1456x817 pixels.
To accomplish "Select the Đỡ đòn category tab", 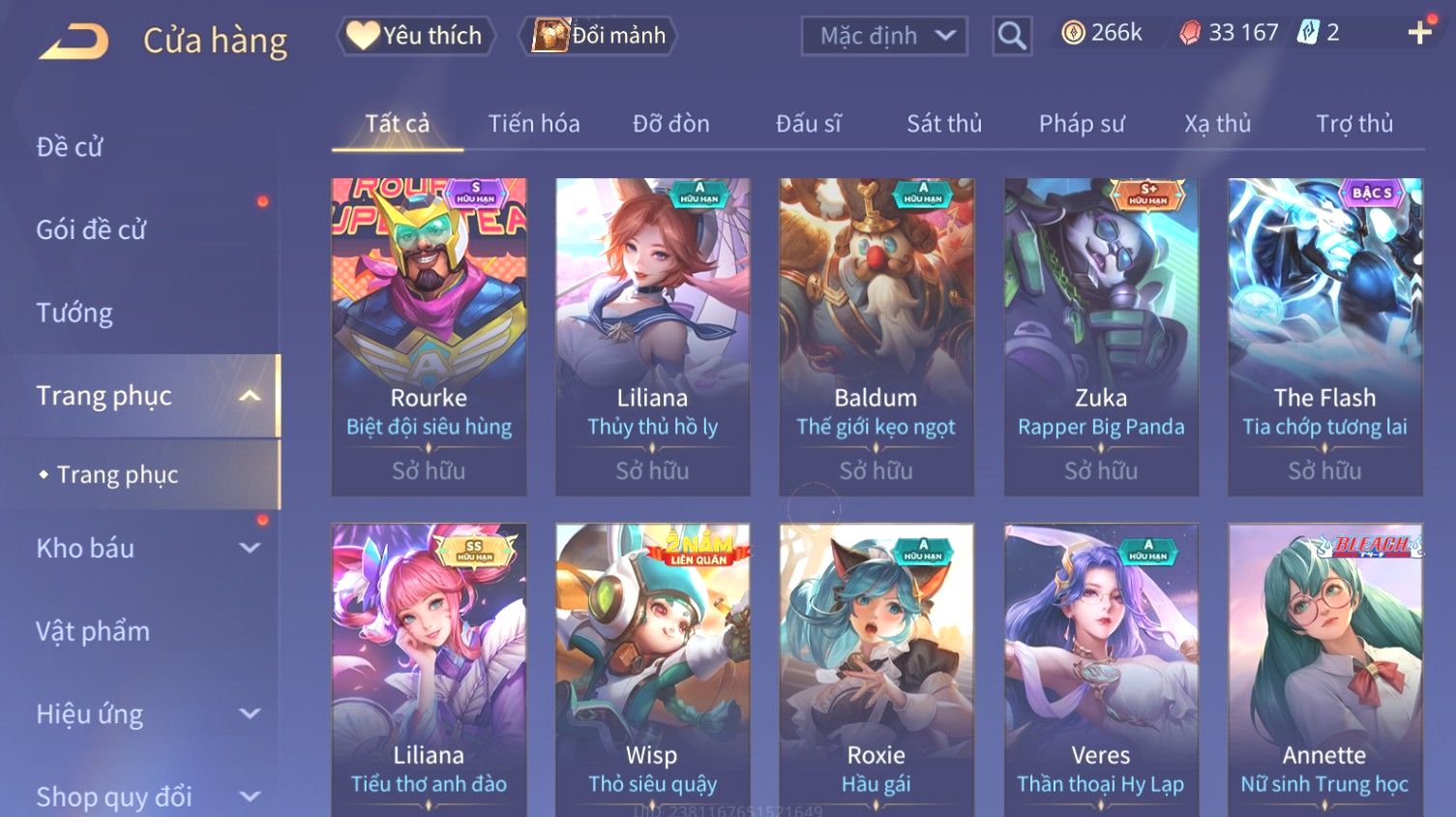I will tap(671, 124).
